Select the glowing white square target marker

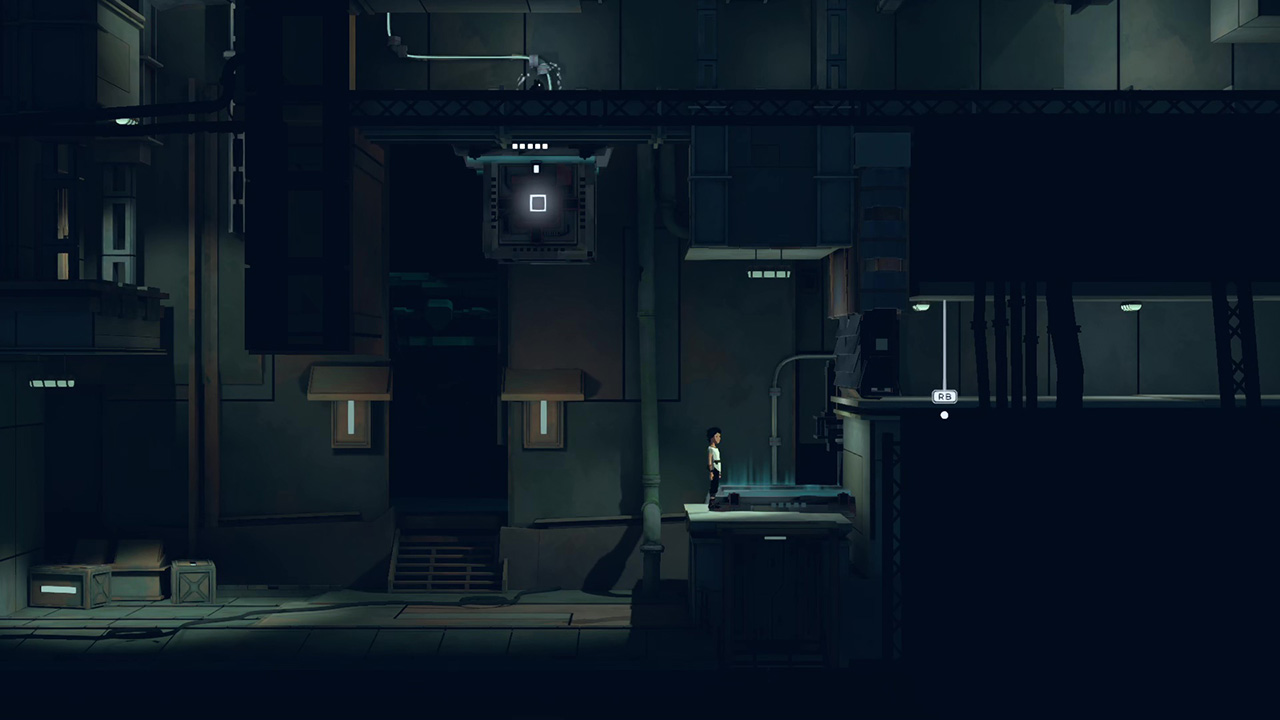[538, 203]
